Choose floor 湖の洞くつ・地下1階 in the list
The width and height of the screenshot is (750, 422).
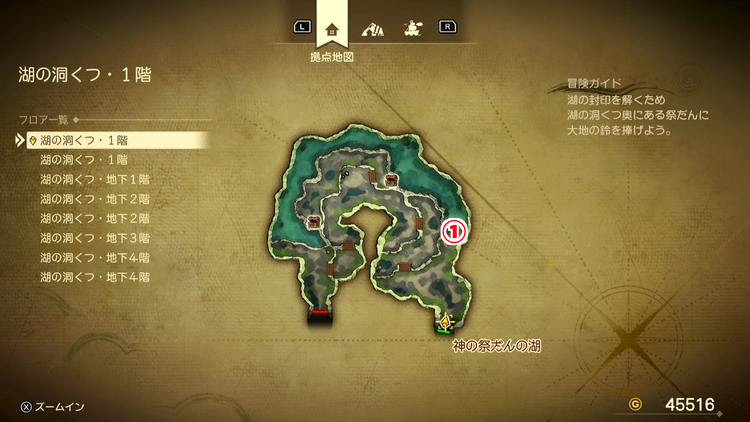coord(94,178)
